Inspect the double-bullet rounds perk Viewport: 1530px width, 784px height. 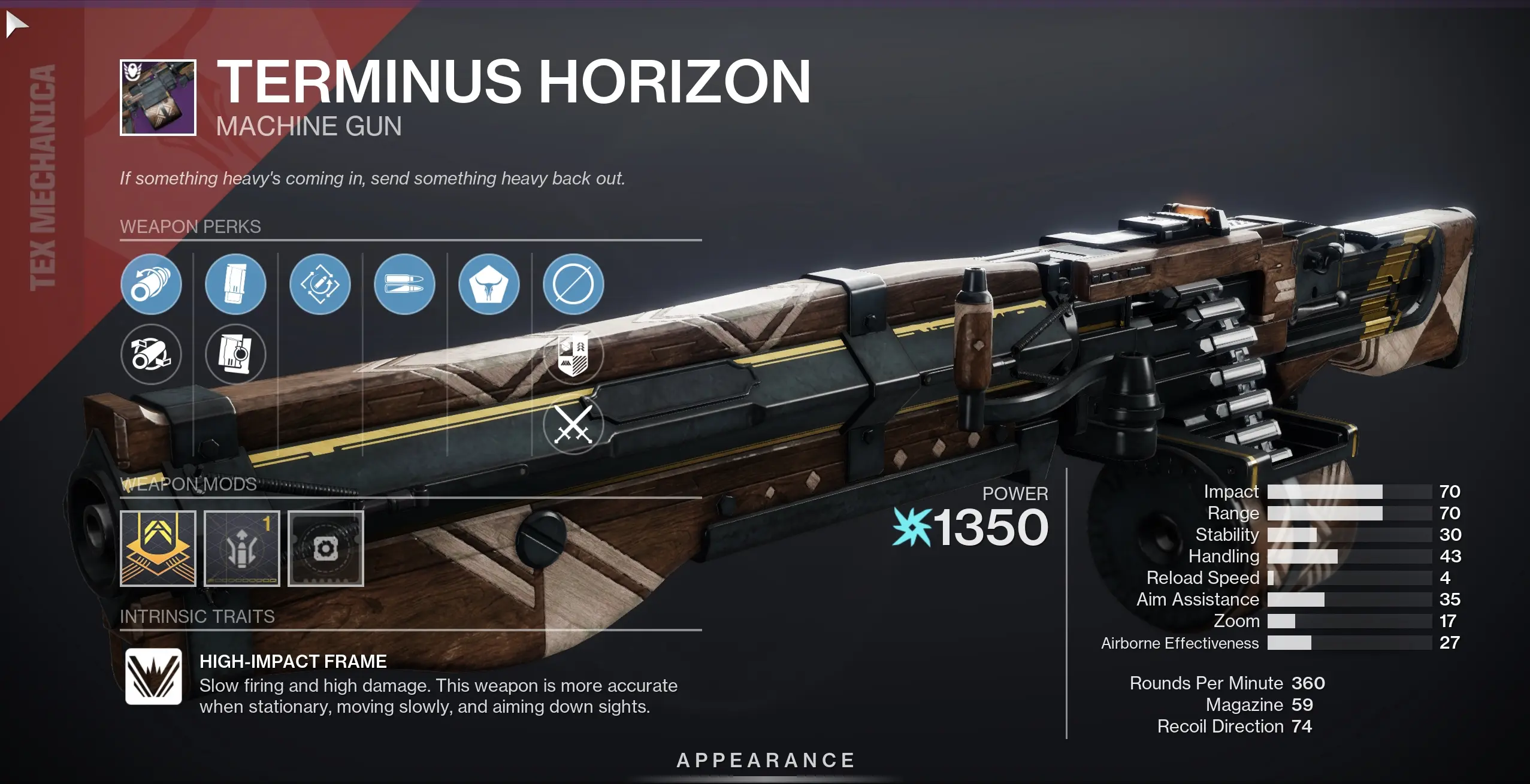(x=405, y=284)
